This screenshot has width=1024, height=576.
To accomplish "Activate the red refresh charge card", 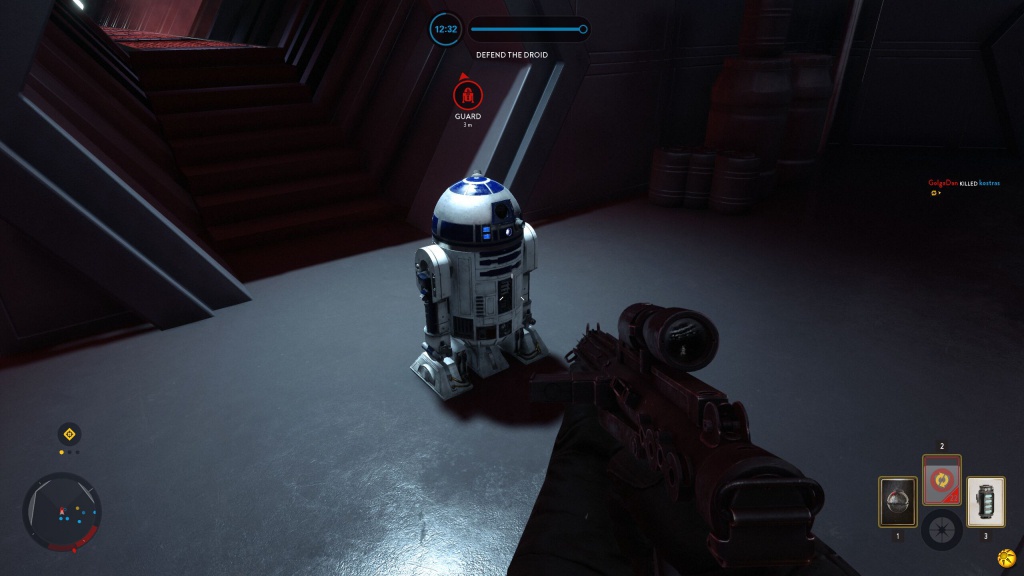I will pos(941,480).
